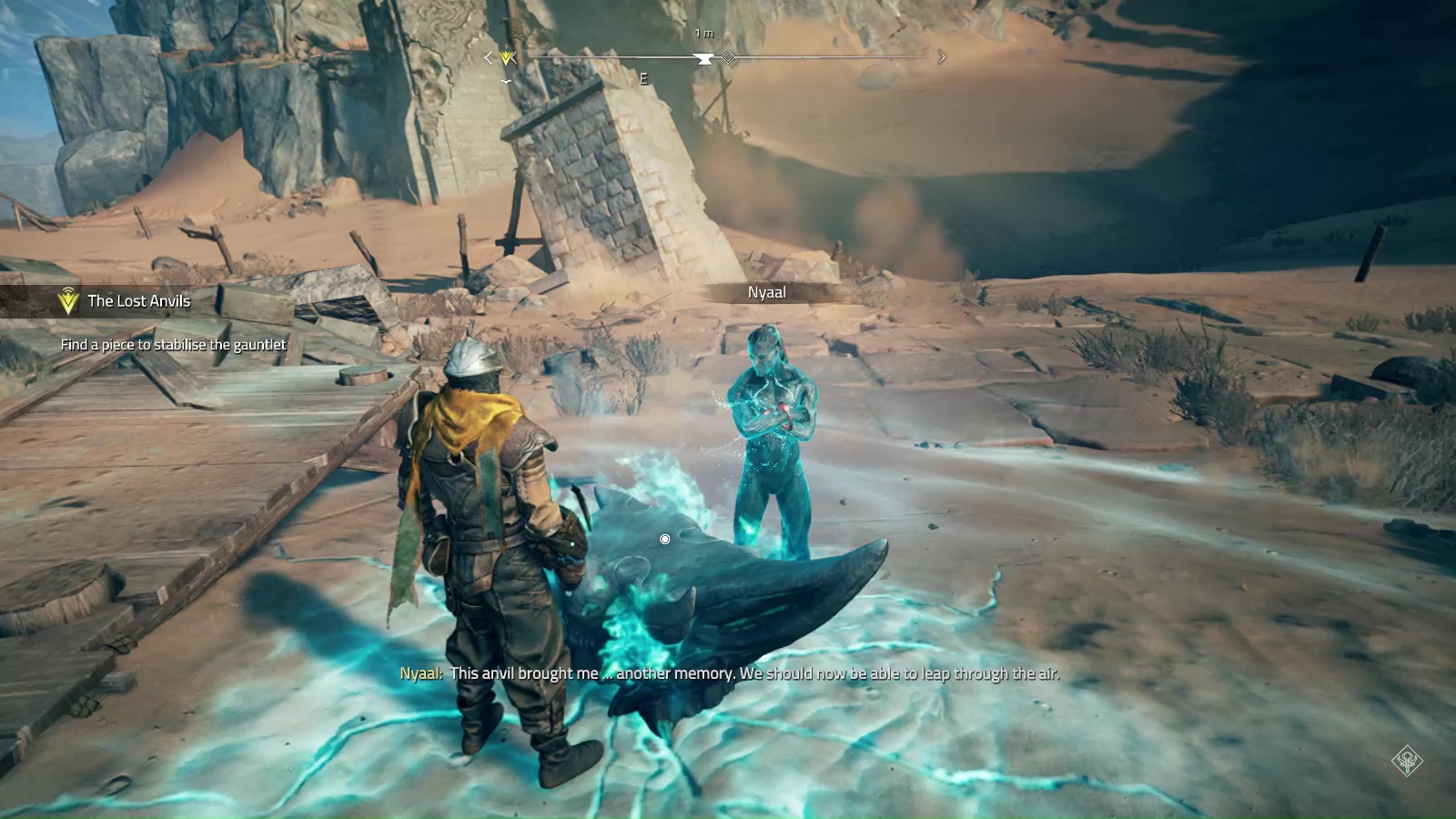This screenshot has height=819, width=1456.
Task: Click the diamond waypoint marker on the compass
Action: 728,57
